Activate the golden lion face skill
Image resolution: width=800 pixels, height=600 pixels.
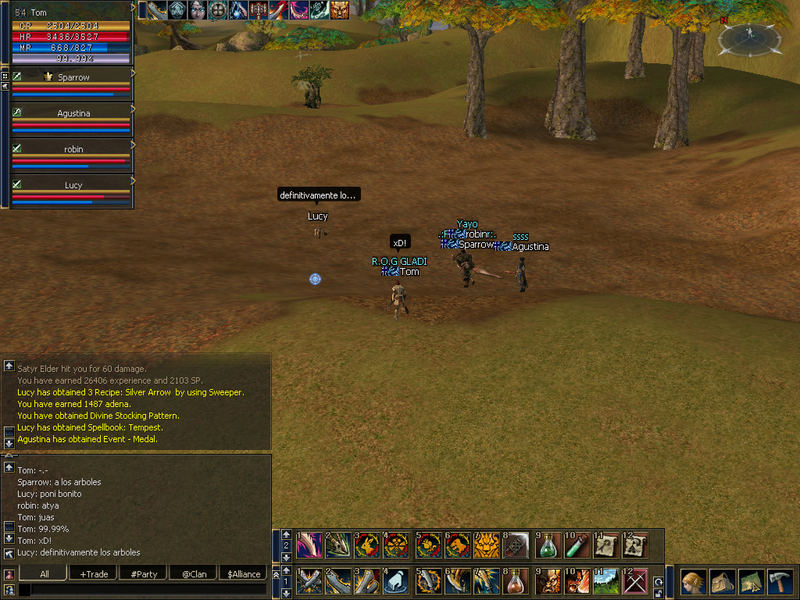click(486, 545)
